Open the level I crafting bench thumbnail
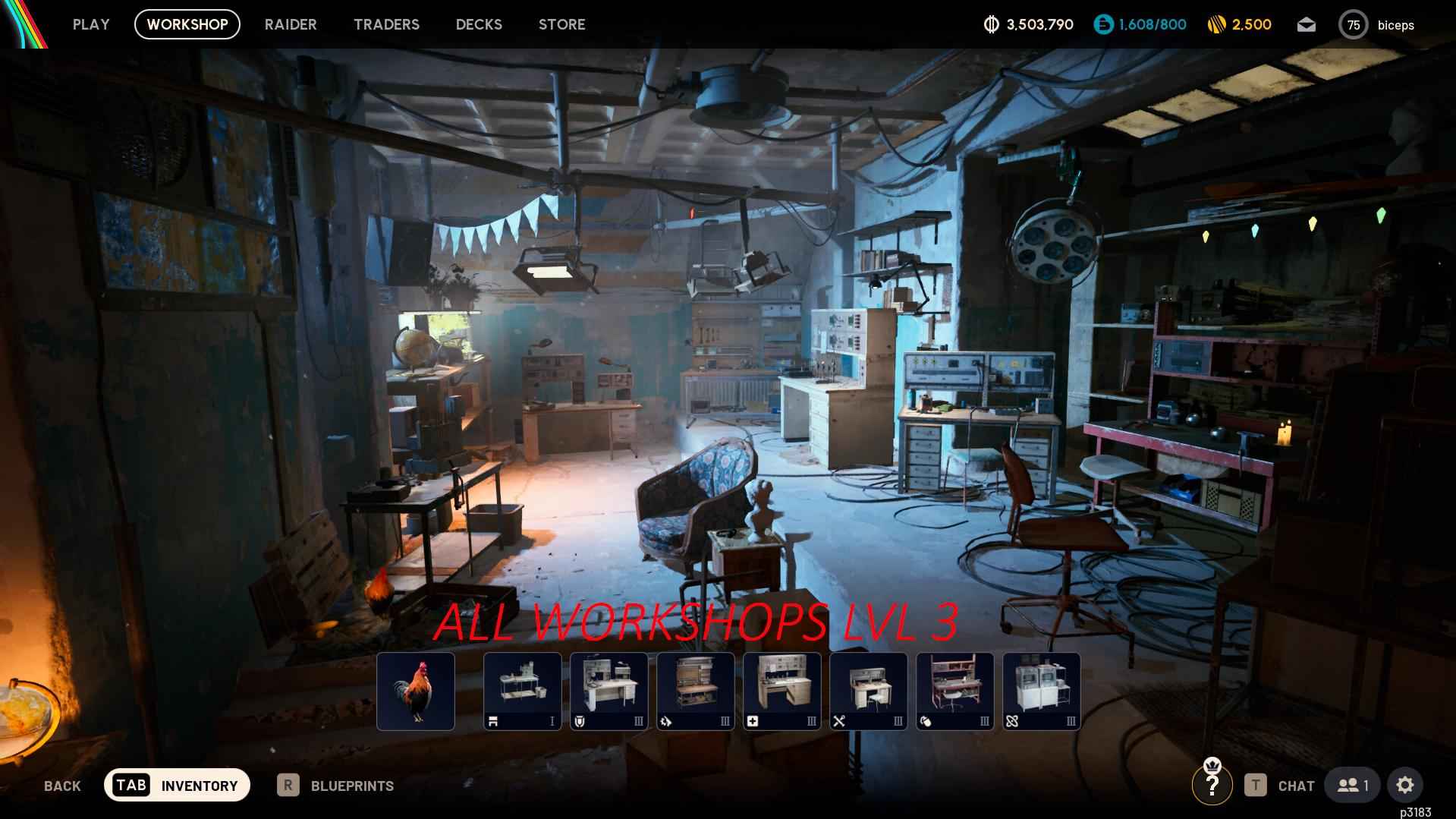 tap(522, 691)
